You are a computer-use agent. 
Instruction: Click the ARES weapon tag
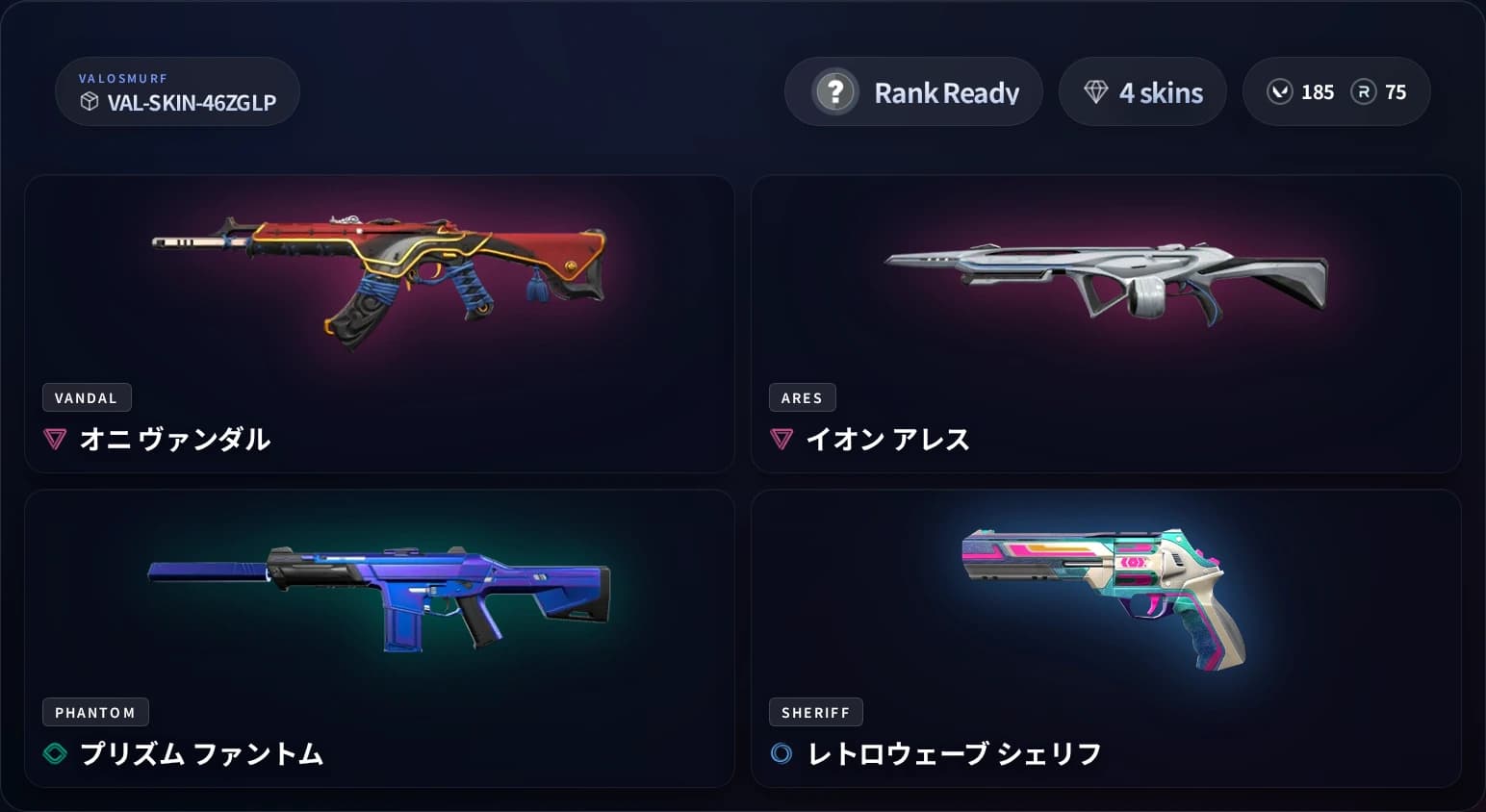[x=802, y=397]
